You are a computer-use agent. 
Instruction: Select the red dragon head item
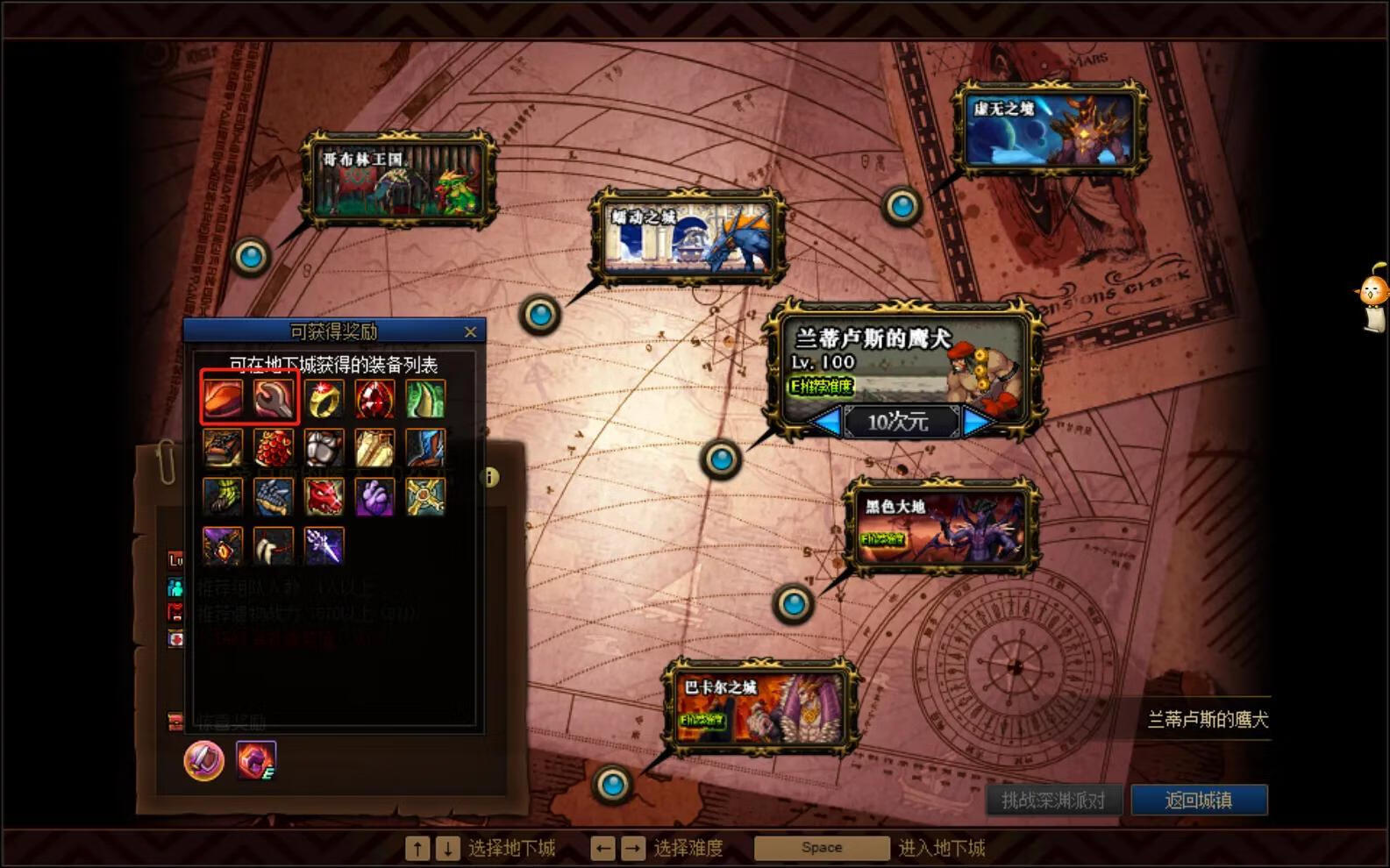point(324,497)
